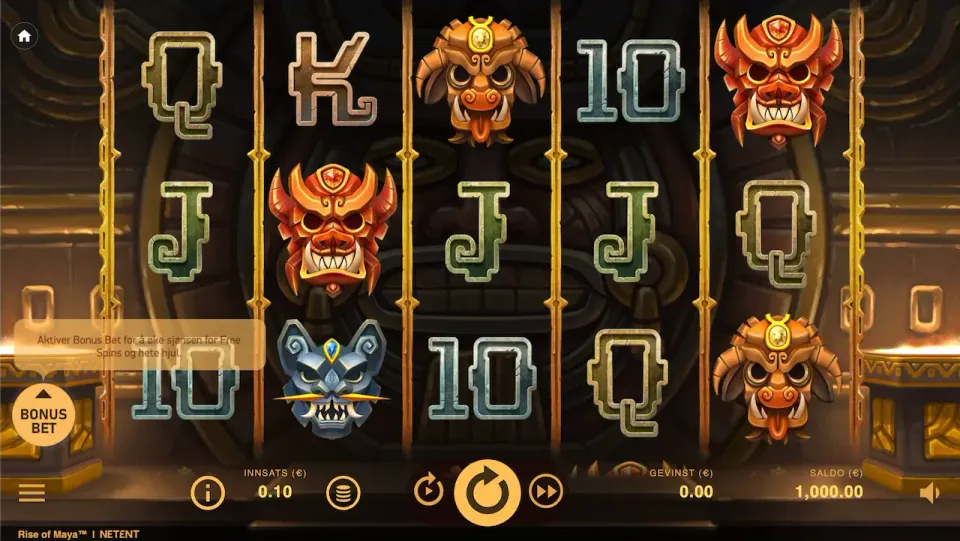
Task: Go to the home screen
Action: click(24, 36)
